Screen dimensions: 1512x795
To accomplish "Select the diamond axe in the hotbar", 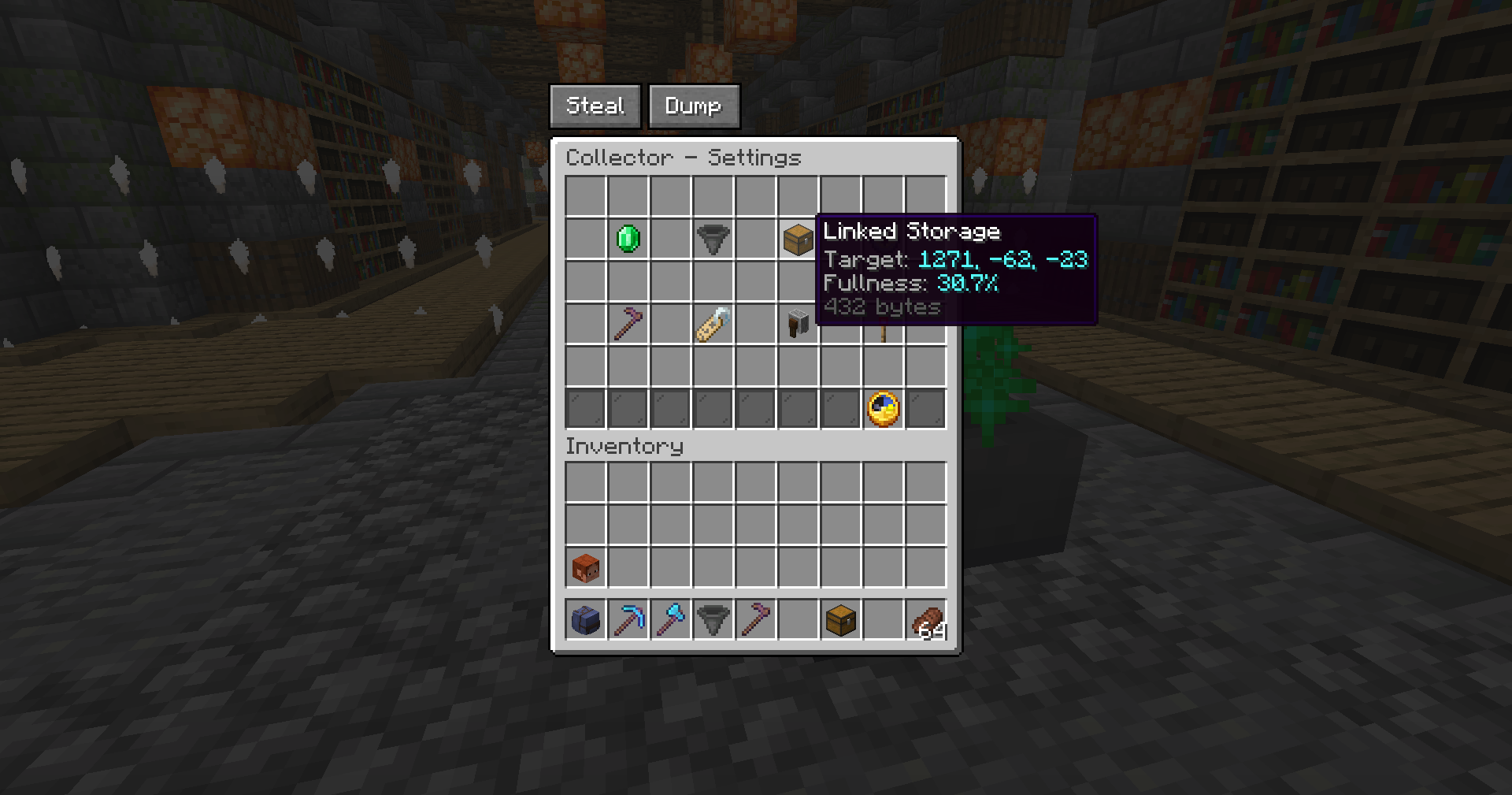I will [670, 619].
